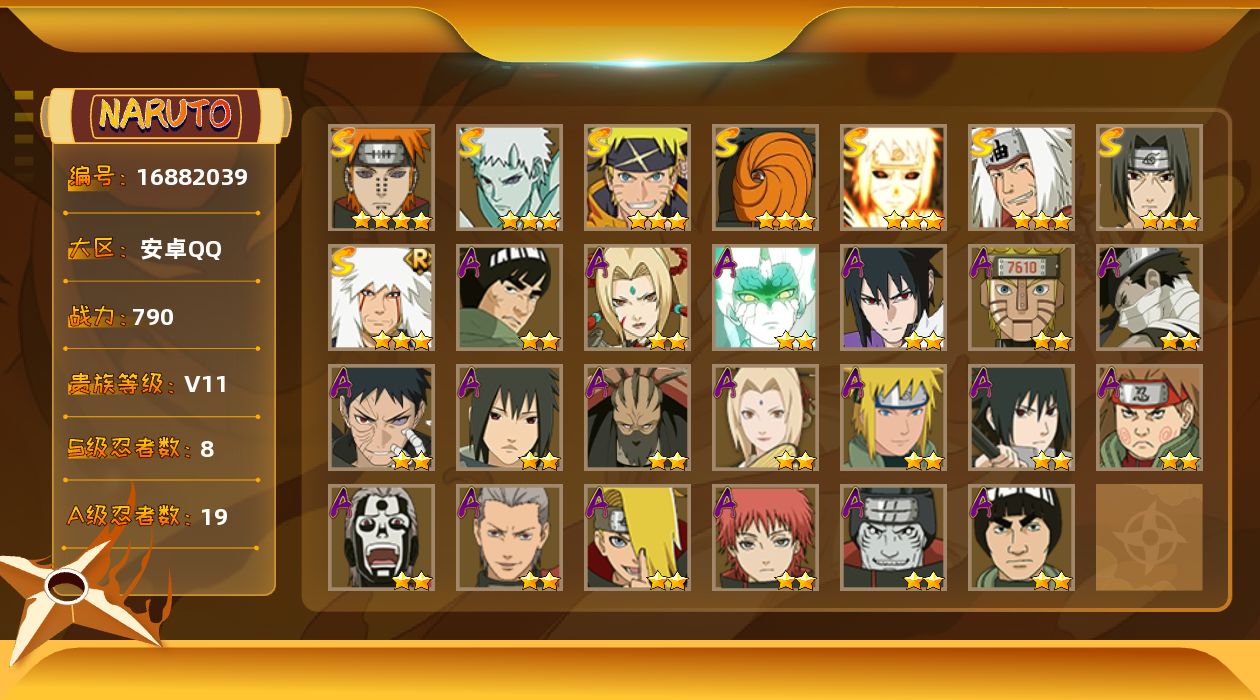Open the S-rank Itachi portrait

point(1149,177)
